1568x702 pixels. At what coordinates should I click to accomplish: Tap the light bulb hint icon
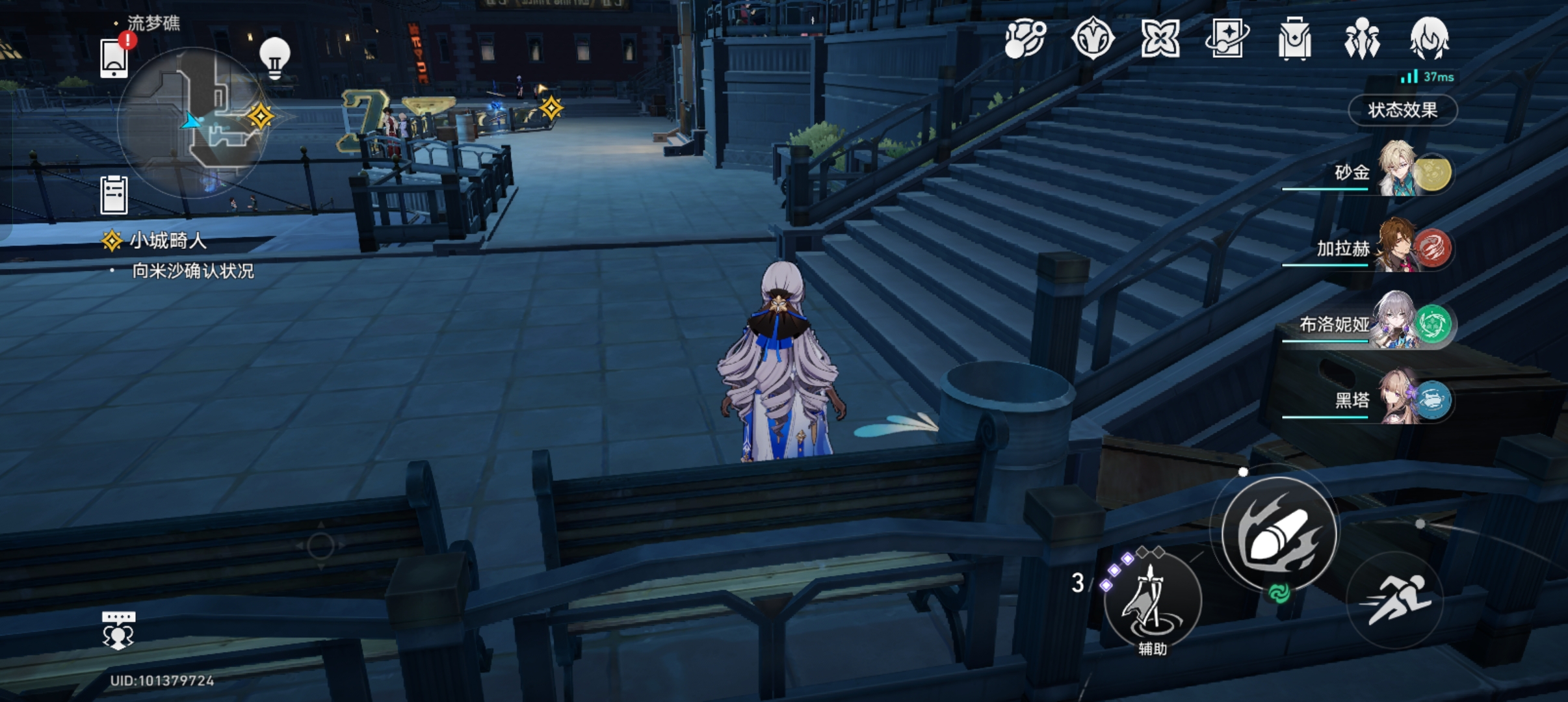coord(274,57)
